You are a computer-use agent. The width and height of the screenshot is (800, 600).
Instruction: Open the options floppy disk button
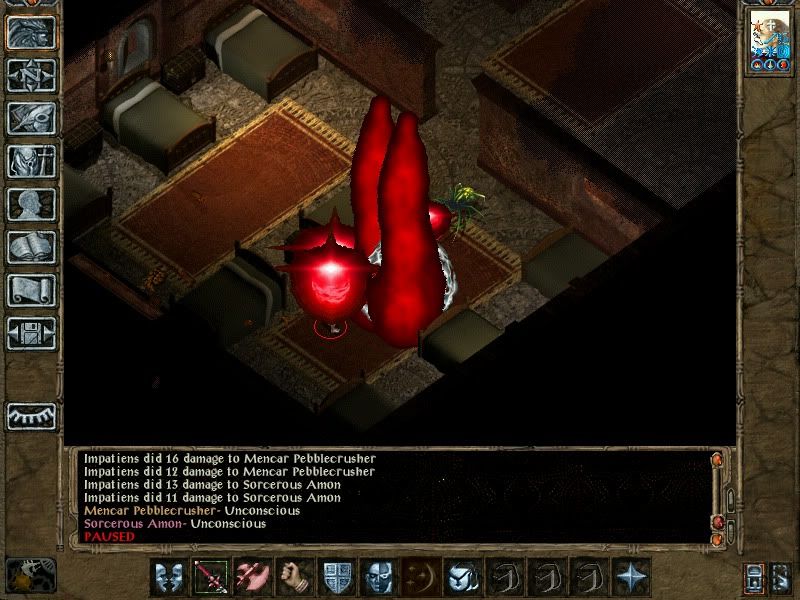[31, 333]
